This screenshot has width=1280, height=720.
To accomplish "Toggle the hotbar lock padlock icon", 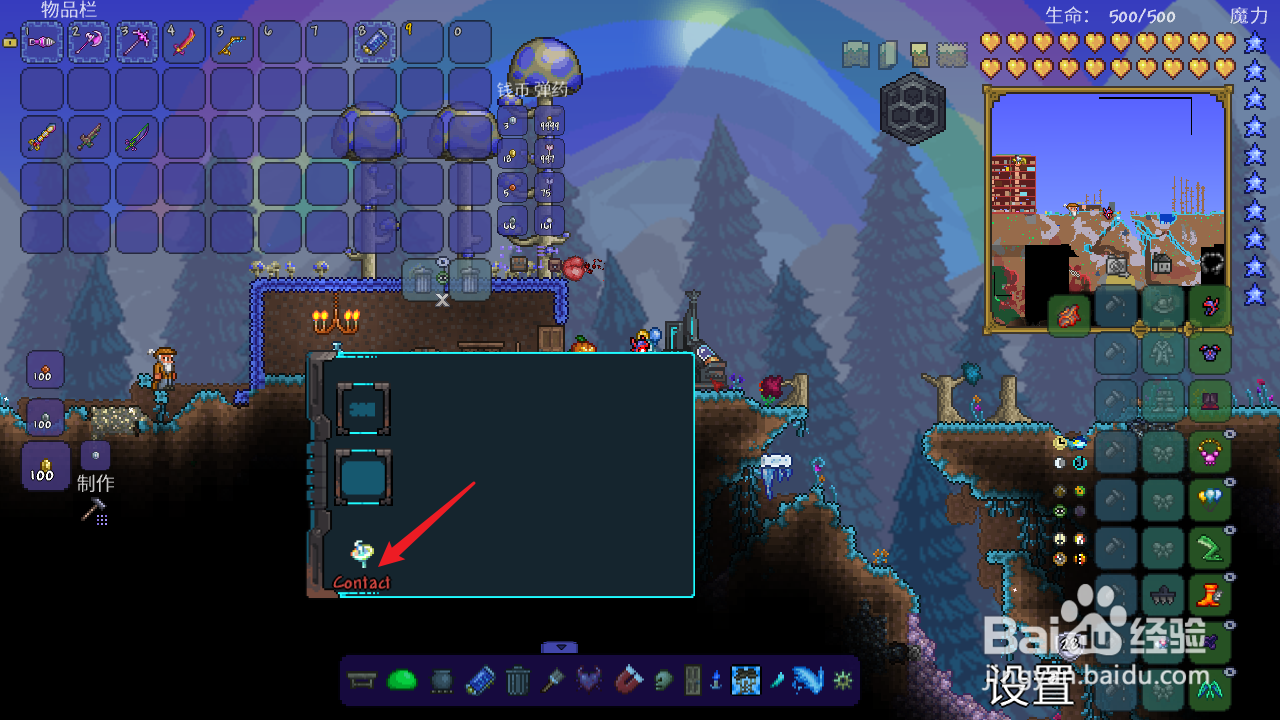I will [10, 41].
